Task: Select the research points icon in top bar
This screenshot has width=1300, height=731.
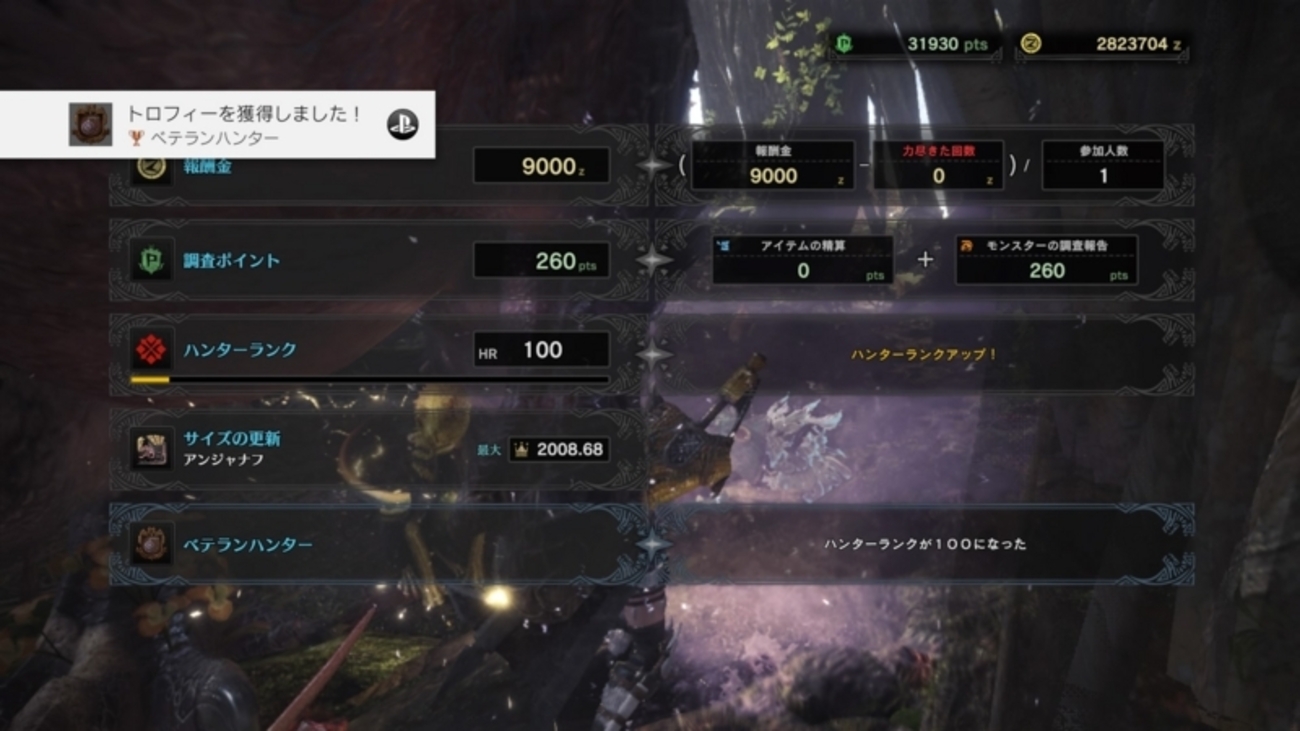Action: coord(846,44)
